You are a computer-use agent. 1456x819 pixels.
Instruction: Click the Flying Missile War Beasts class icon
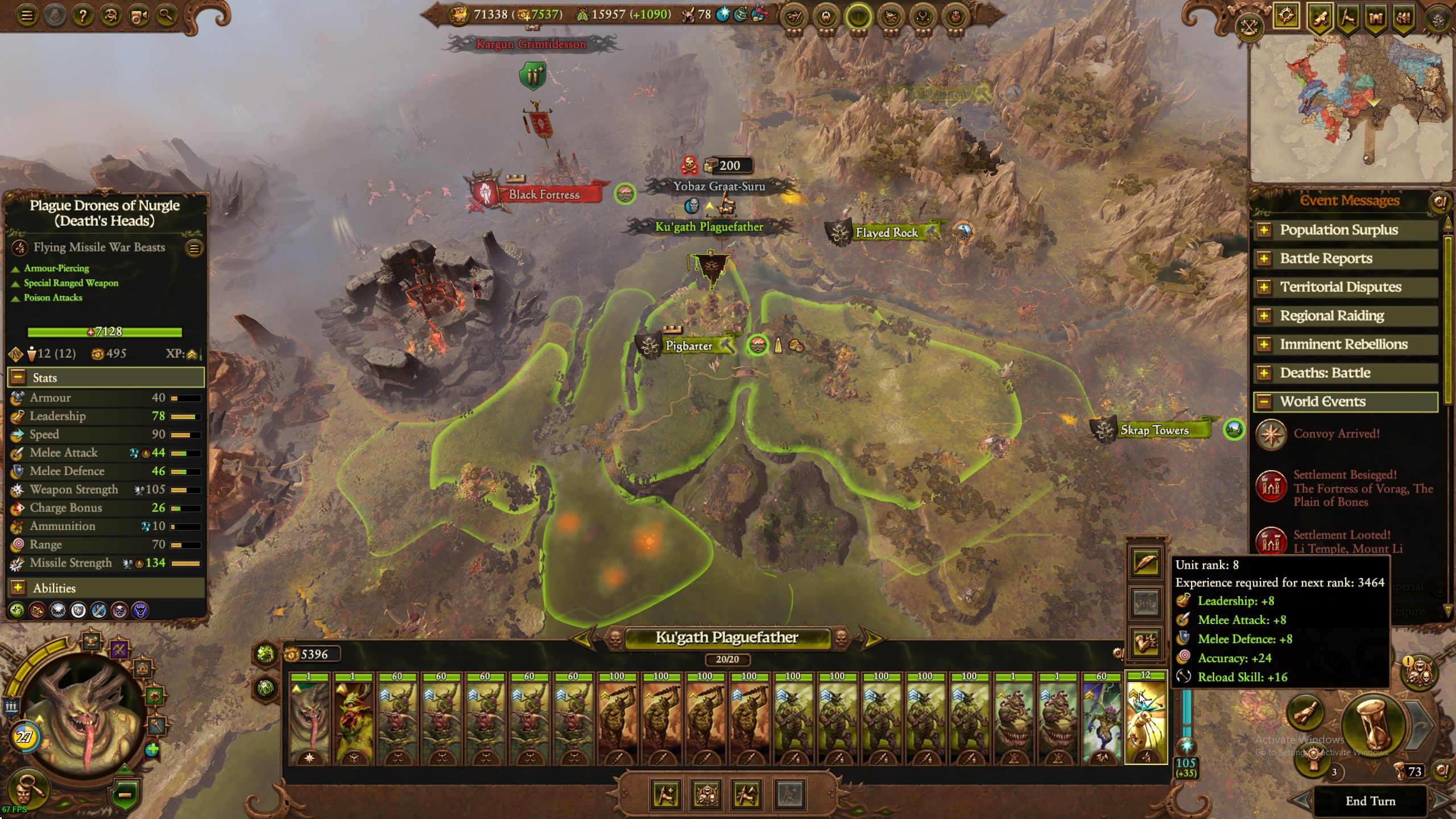coord(20,247)
